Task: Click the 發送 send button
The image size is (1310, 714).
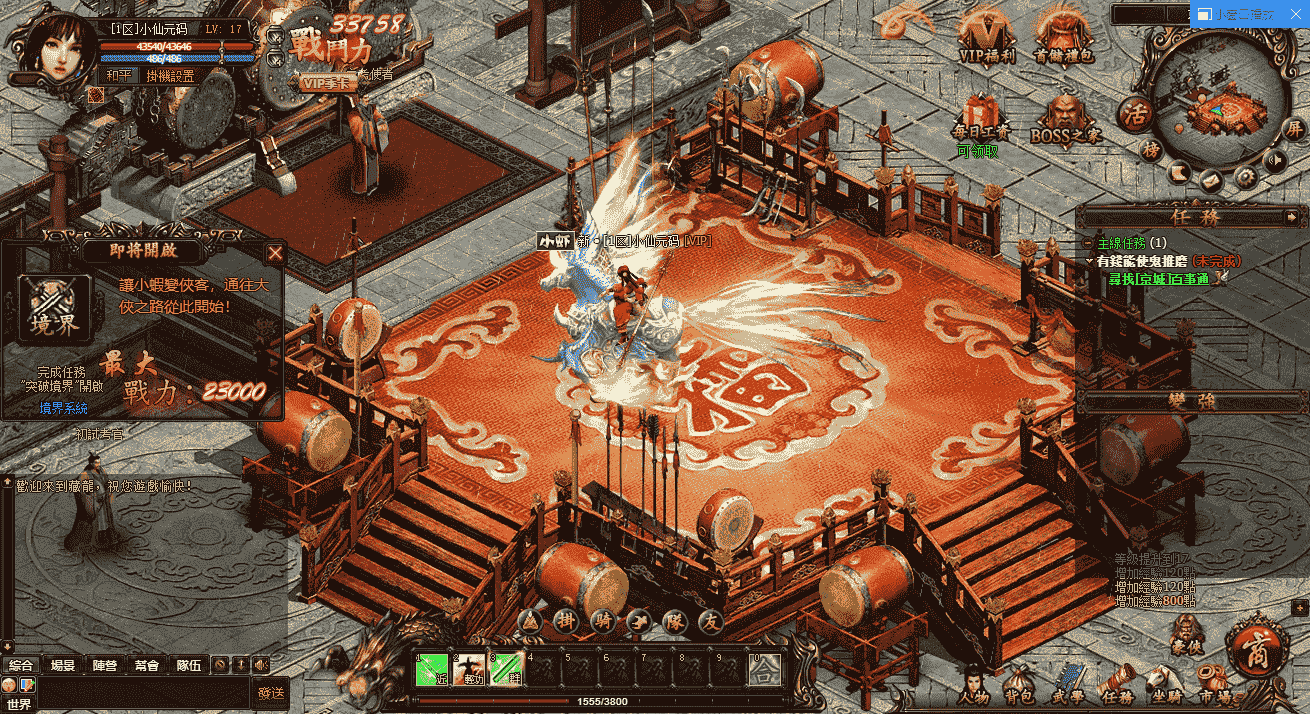Action: point(271,692)
